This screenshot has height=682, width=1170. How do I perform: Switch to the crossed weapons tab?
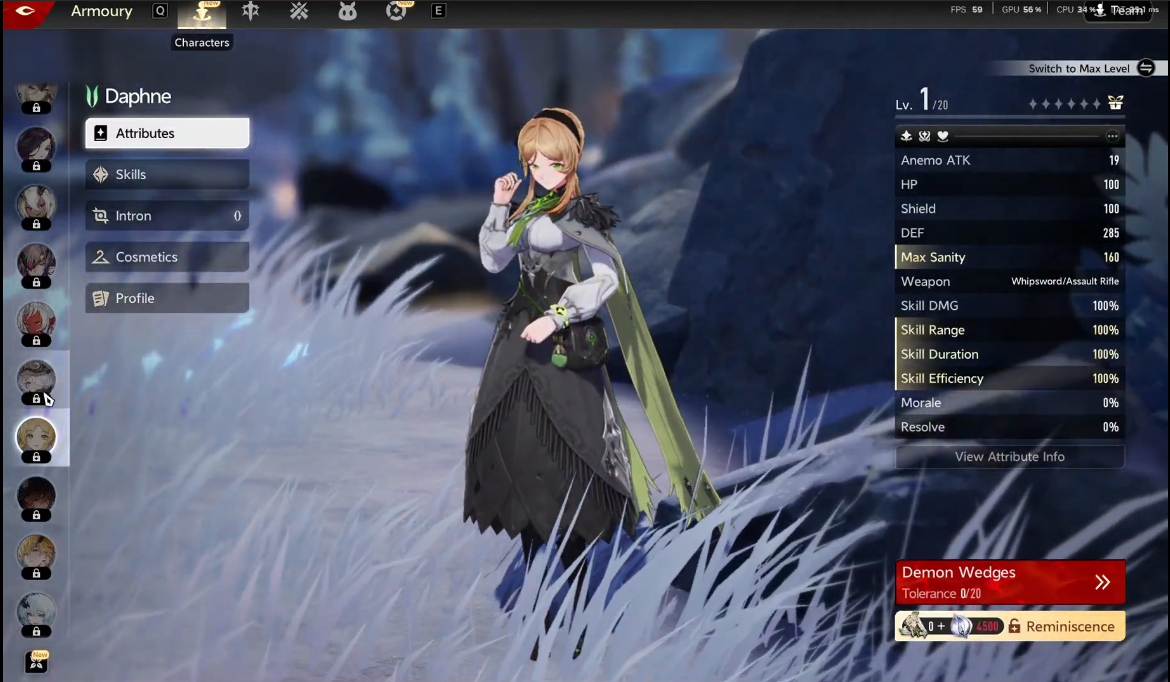[x=298, y=11]
